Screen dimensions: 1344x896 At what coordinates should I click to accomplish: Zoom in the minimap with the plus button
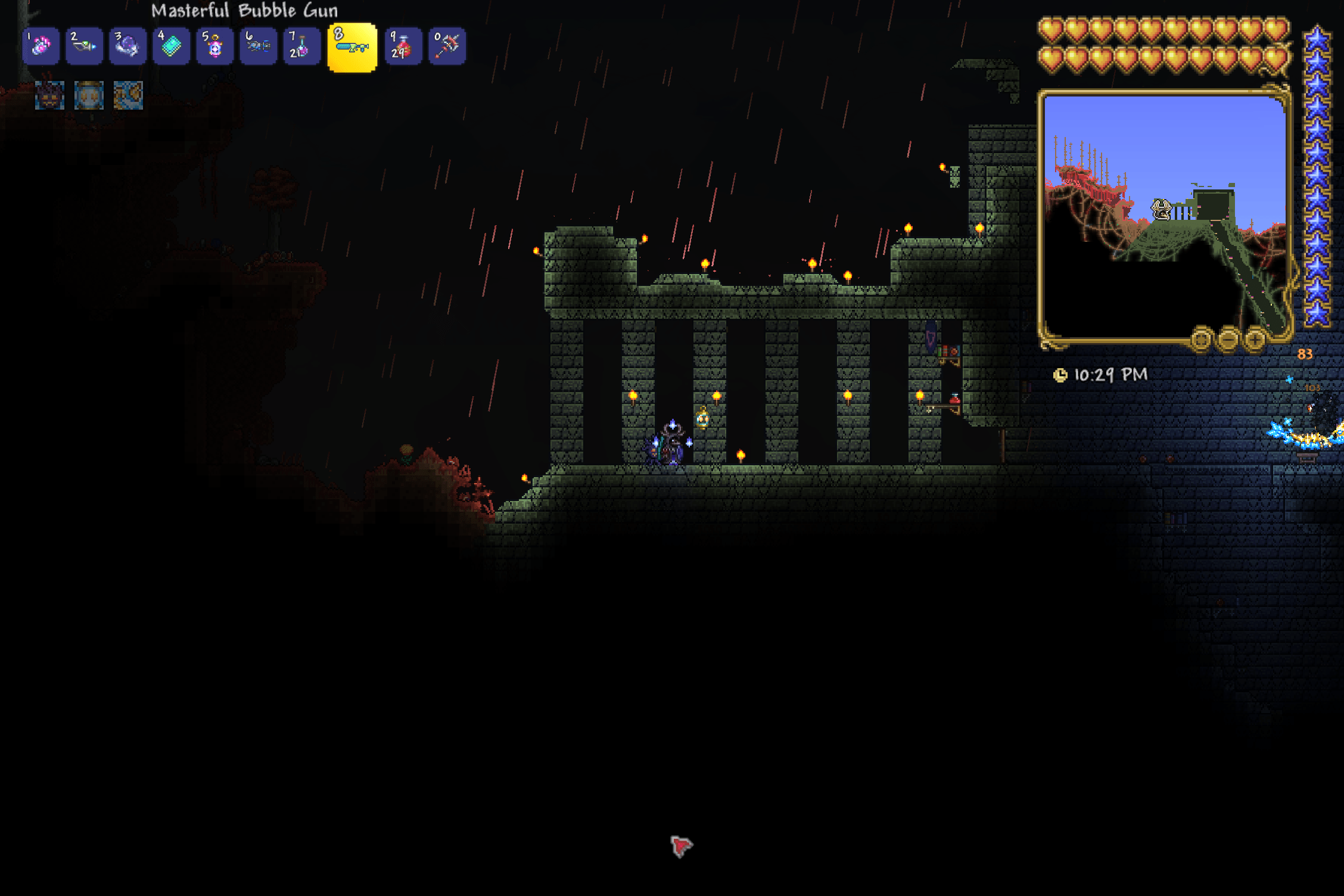[1256, 341]
